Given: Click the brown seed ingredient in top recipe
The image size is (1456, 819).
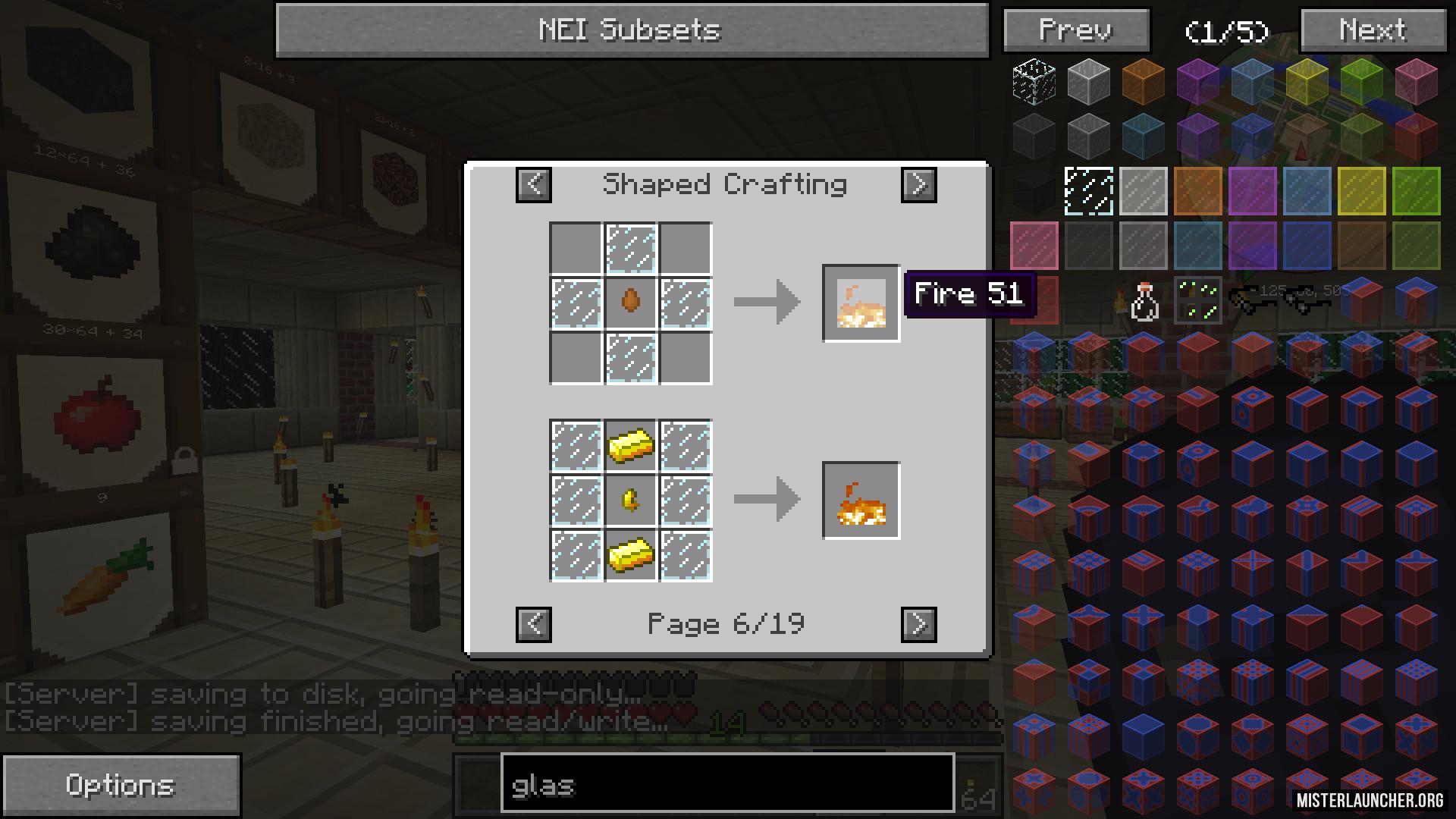Looking at the screenshot, I should [x=630, y=303].
